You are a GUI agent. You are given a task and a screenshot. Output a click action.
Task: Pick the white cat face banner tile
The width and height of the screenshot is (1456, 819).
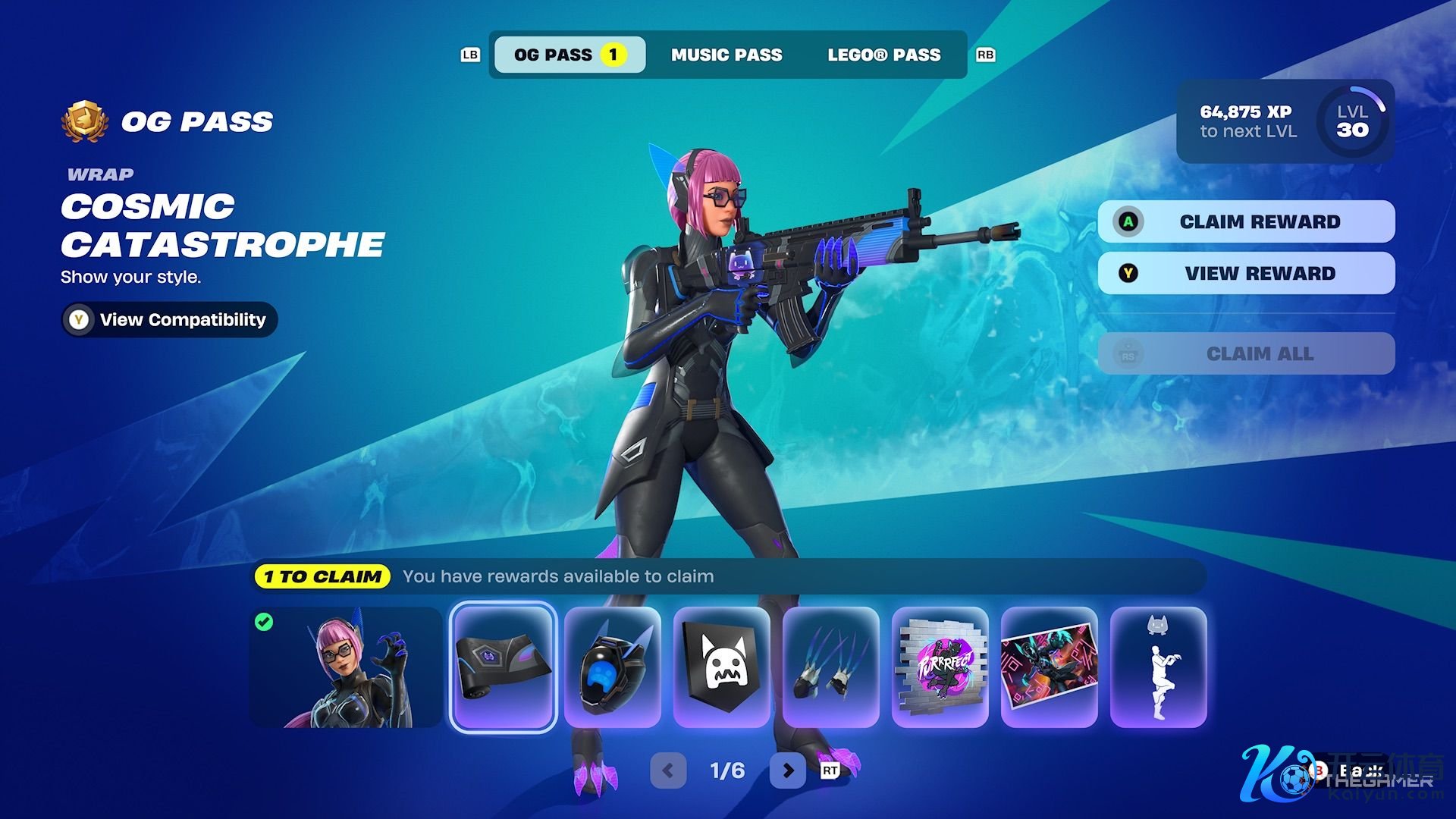pyautogui.click(x=722, y=667)
